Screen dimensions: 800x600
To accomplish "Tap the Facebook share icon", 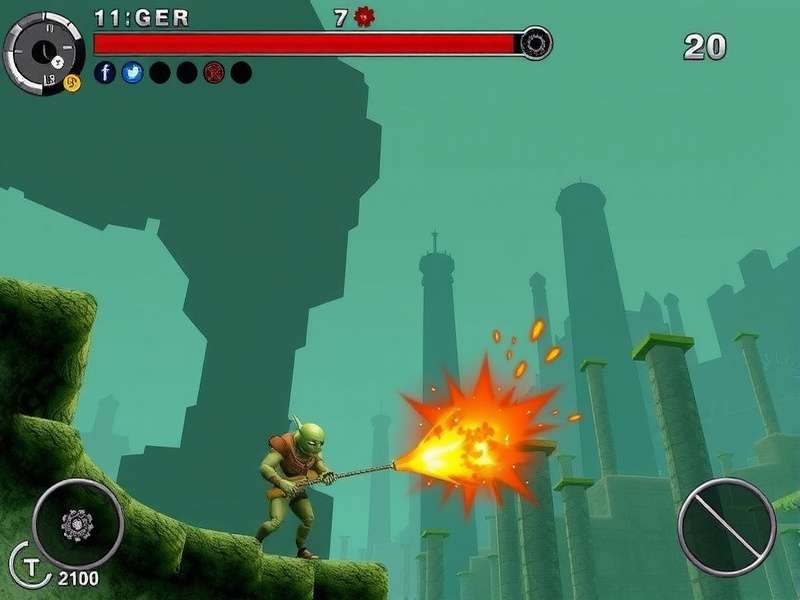I will [105, 73].
